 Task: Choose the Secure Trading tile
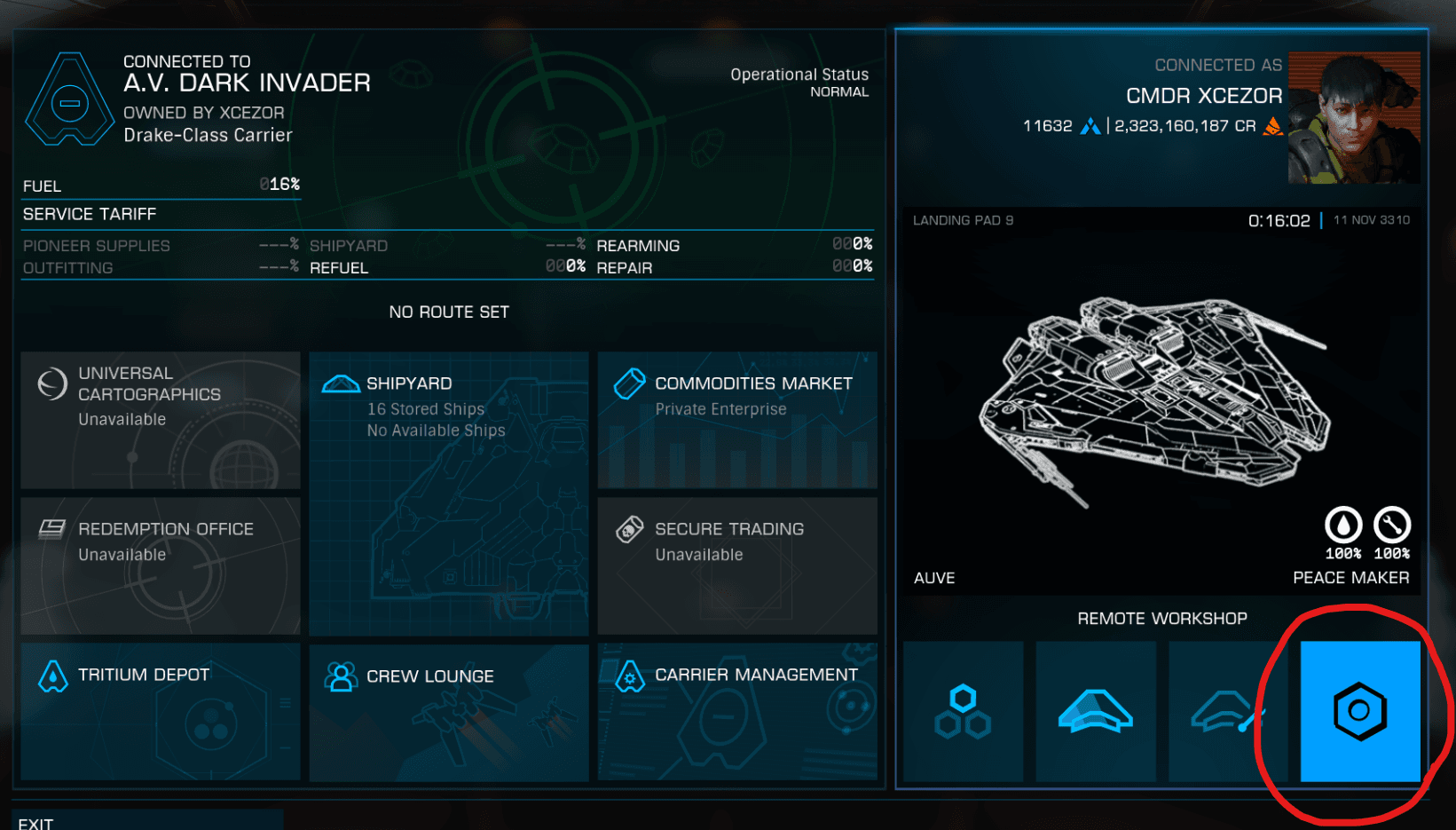tap(737, 565)
